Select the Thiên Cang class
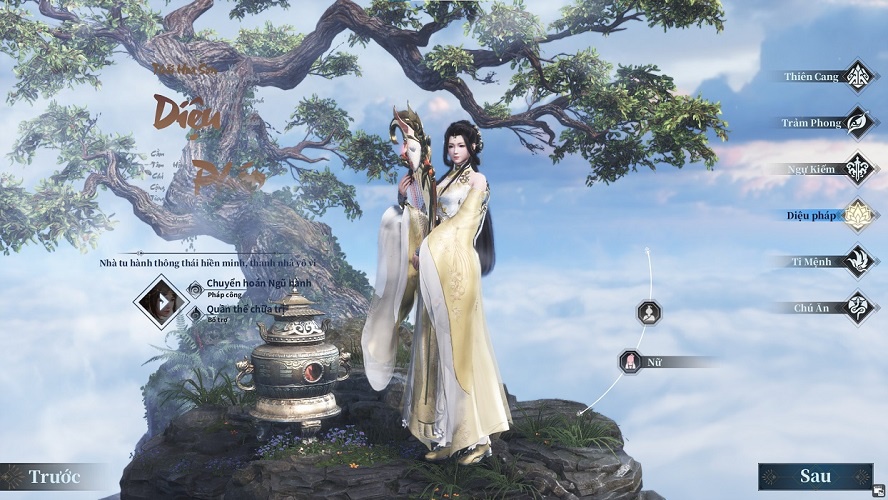The height and width of the screenshot is (500, 888). [857, 76]
